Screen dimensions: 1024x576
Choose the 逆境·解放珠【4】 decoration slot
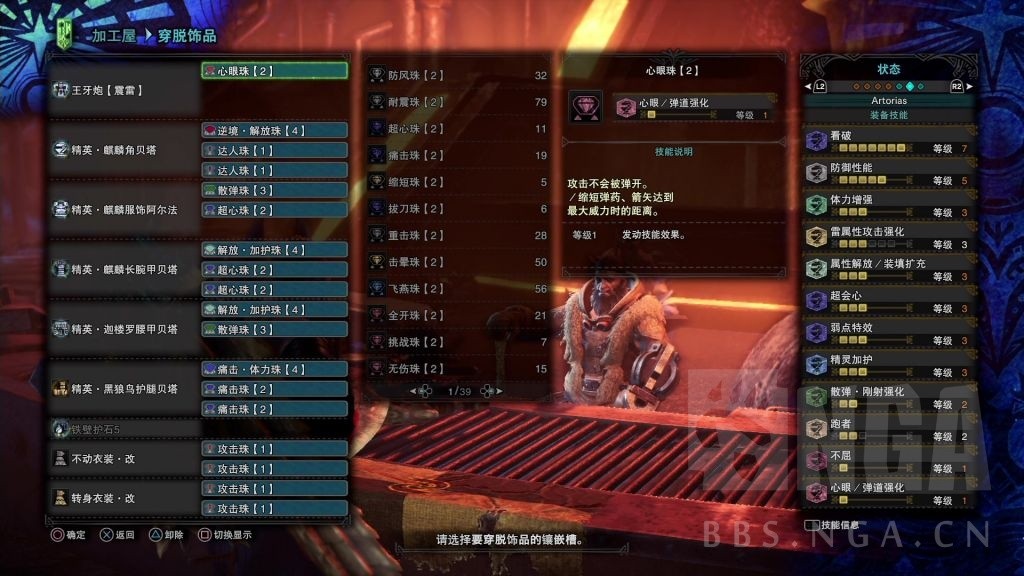tap(275, 130)
